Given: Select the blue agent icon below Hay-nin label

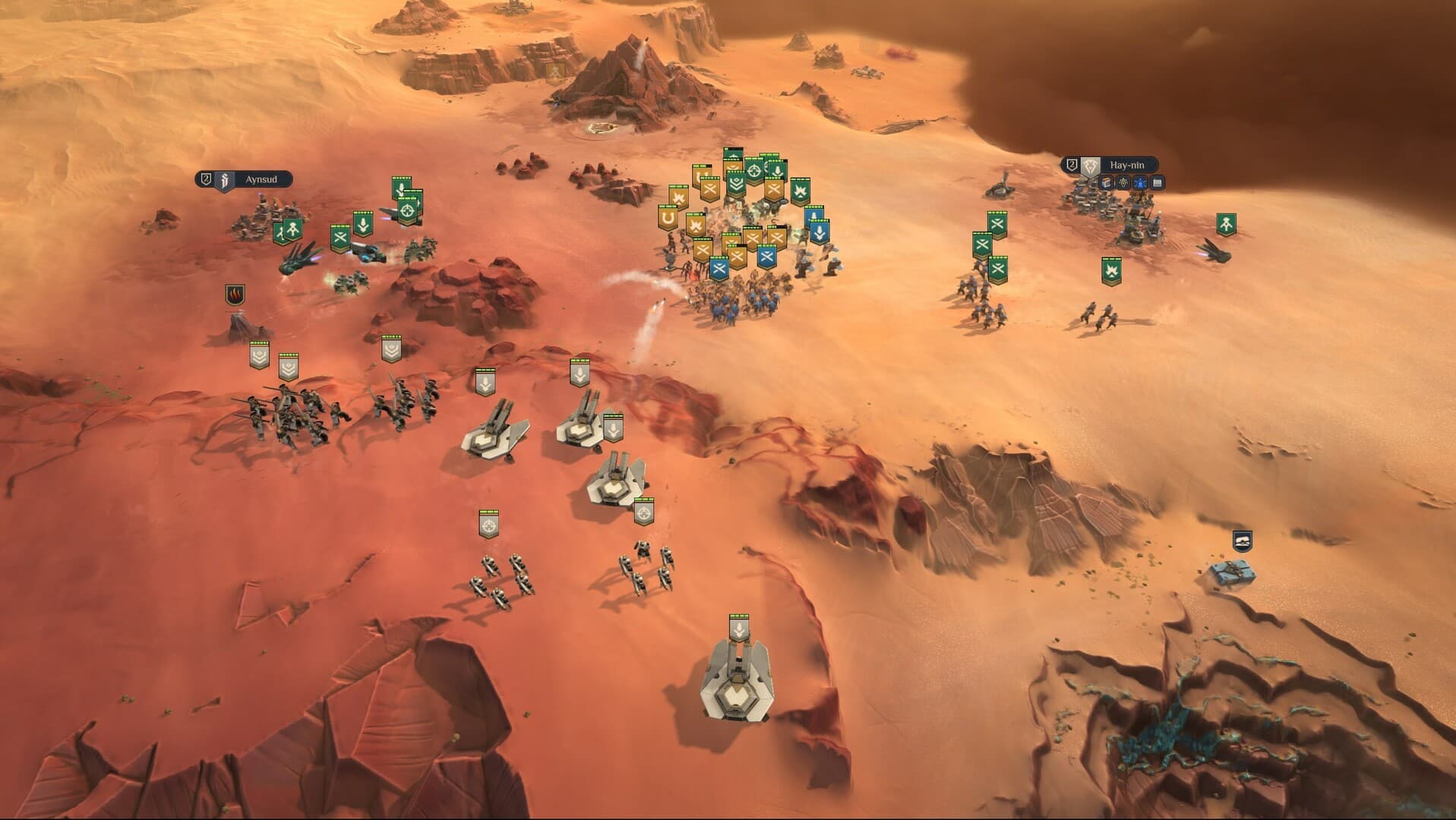Looking at the screenshot, I should [x=1140, y=183].
